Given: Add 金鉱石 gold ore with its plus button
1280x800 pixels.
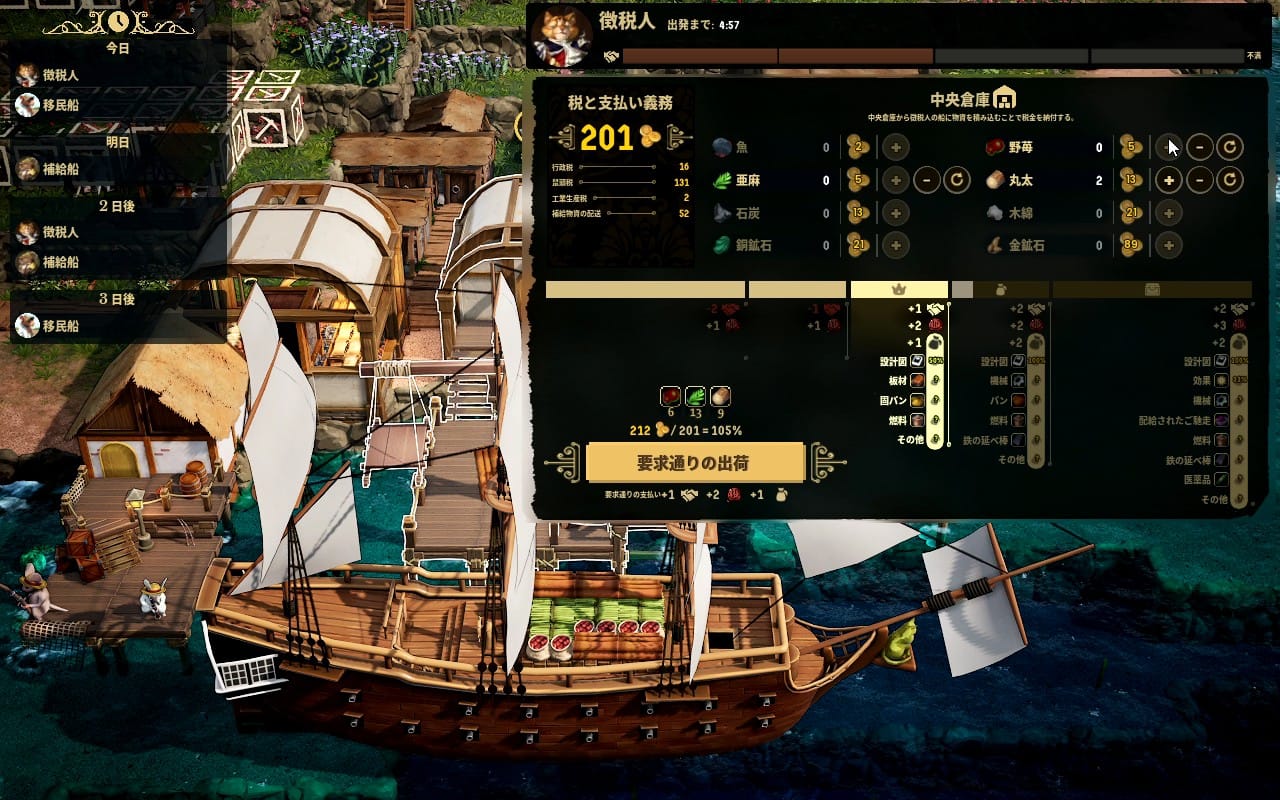Looking at the screenshot, I should pyautogui.click(x=1168, y=245).
